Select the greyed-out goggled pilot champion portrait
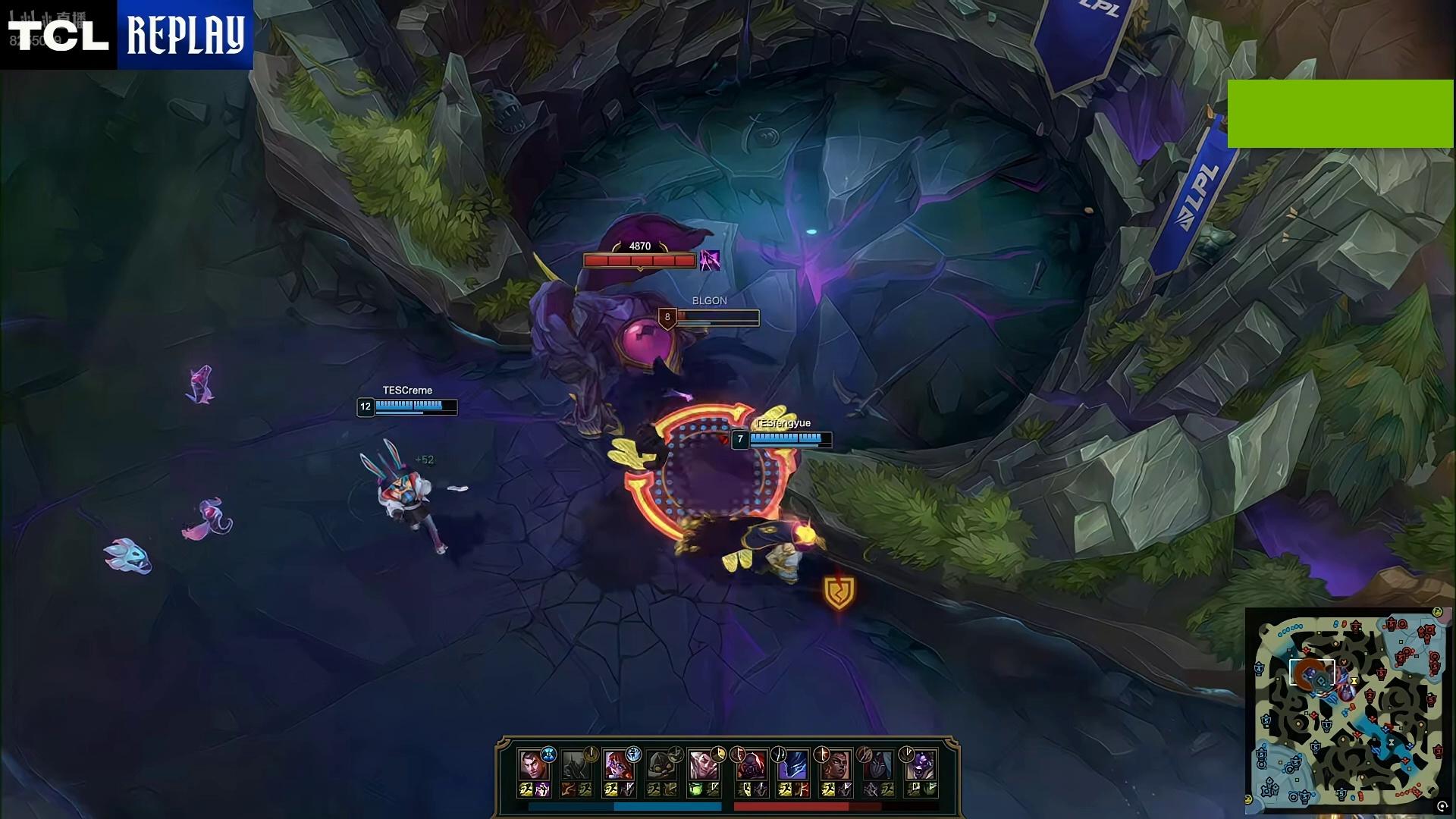The width and height of the screenshot is (1456, 819). point(661,764)
